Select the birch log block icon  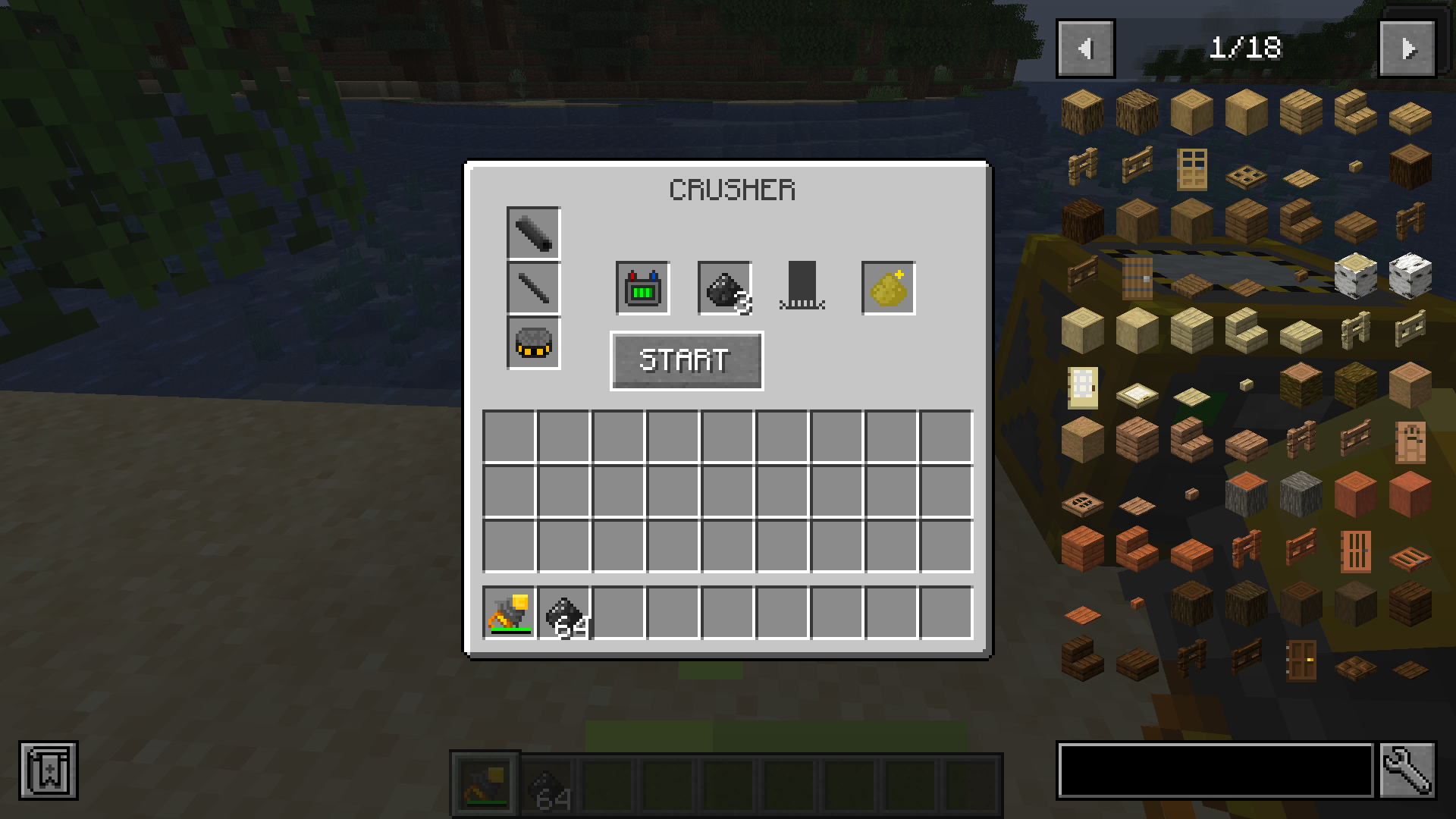click(1357, 277)
